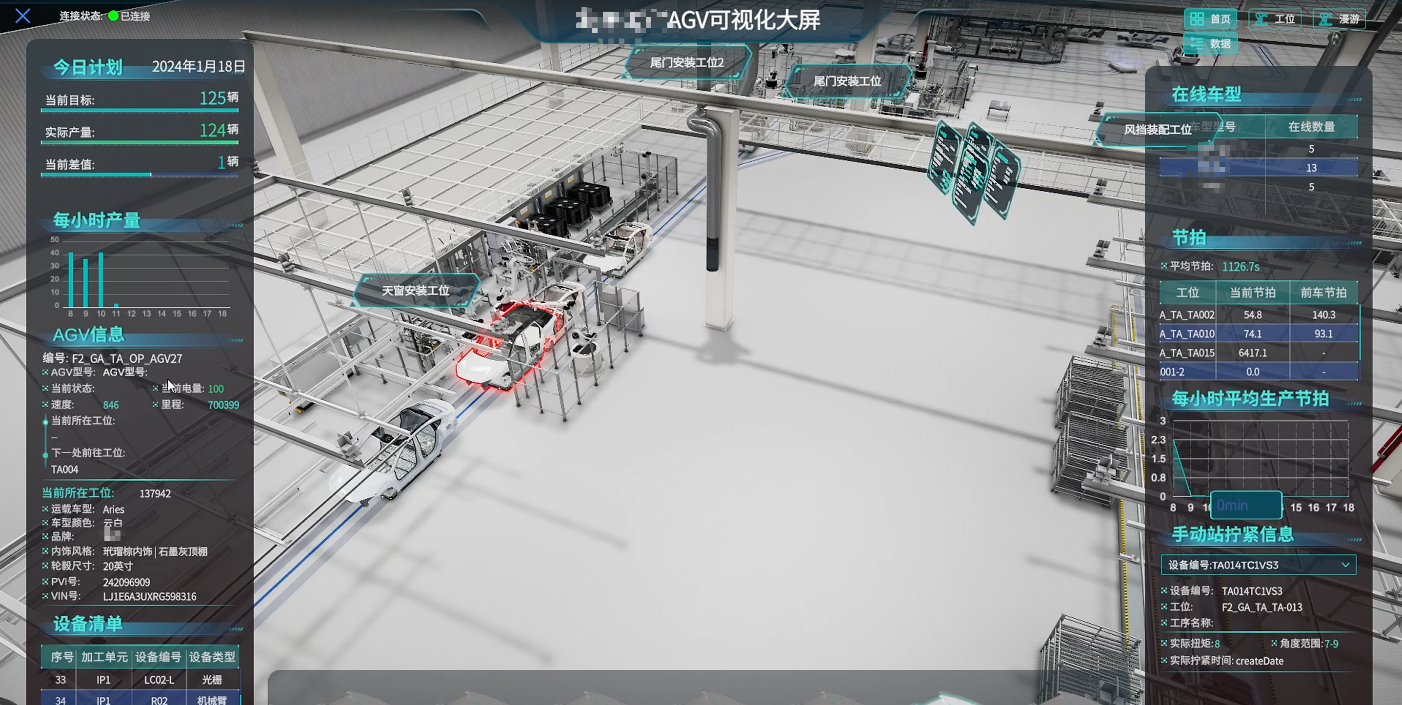
Task: Select the A_TA_TA002 row in the 节拍 table
Action: pos(1258,315)
